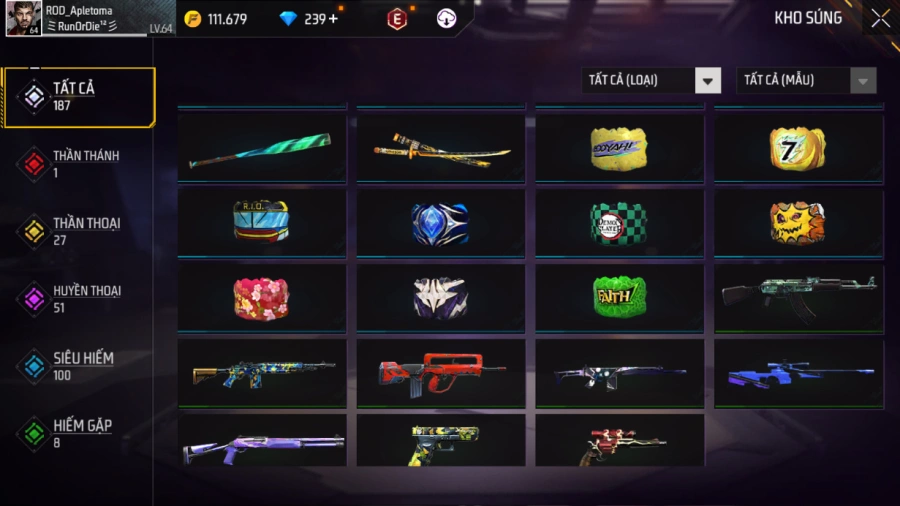This screenshot has width=900, height=506.
Task: Choose the Demon Slayer gloo wall
Action: [619, 223]
